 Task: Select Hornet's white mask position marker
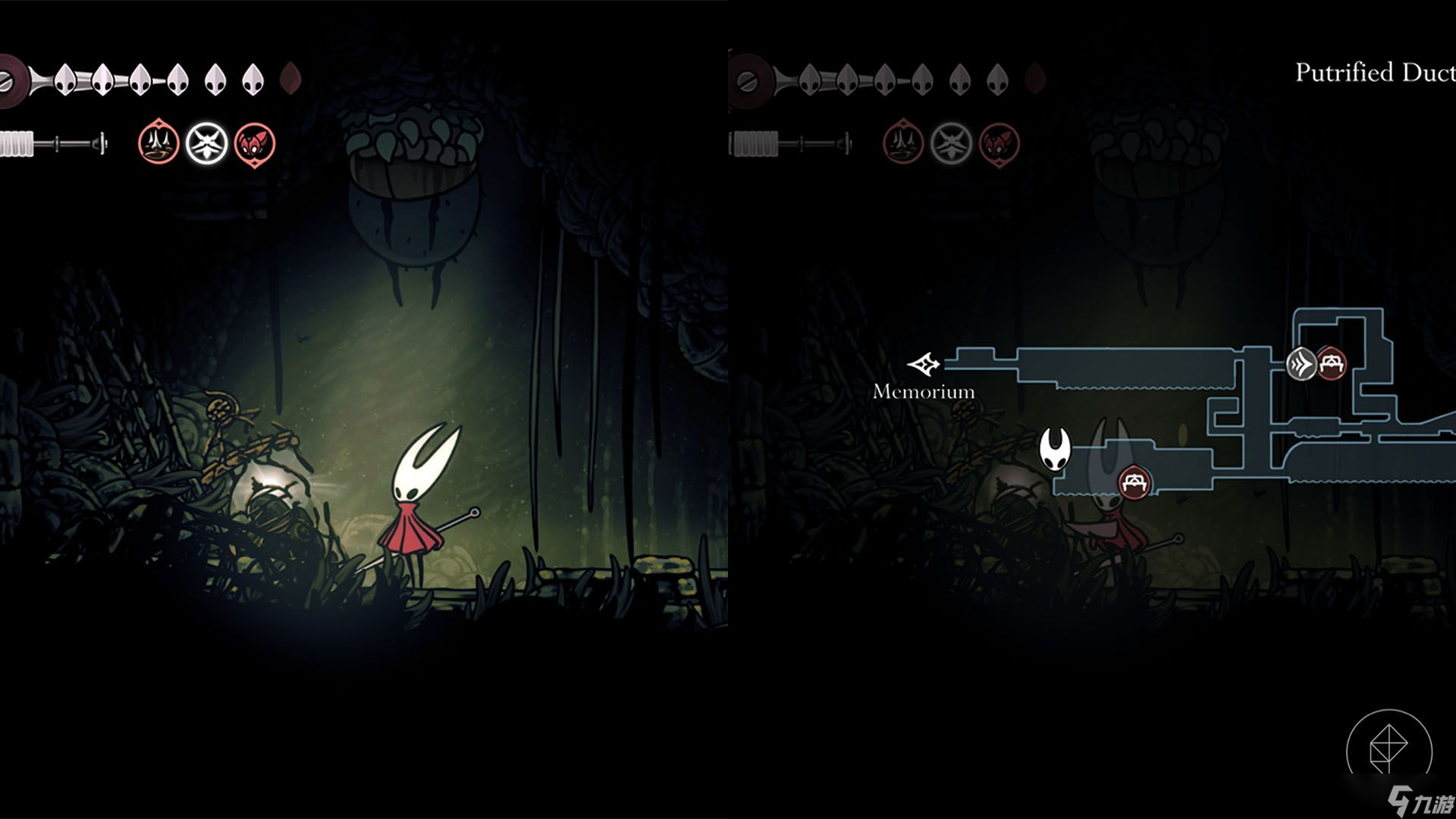(x=1055, y=448)
